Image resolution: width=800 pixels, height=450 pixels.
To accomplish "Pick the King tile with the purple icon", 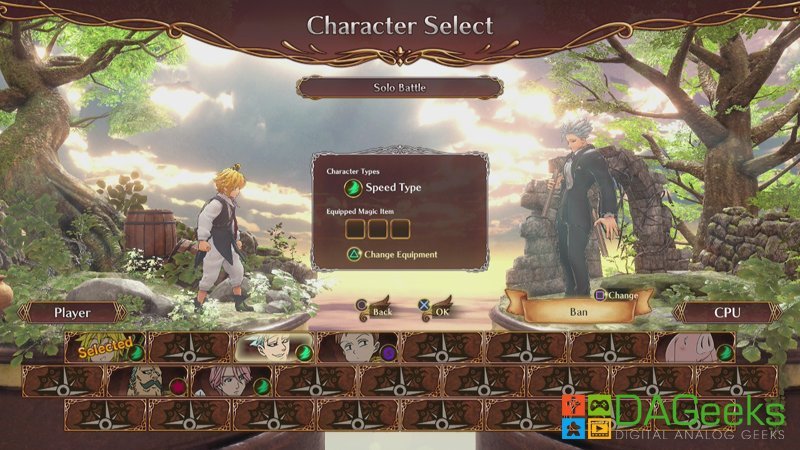I will point(357,347).
